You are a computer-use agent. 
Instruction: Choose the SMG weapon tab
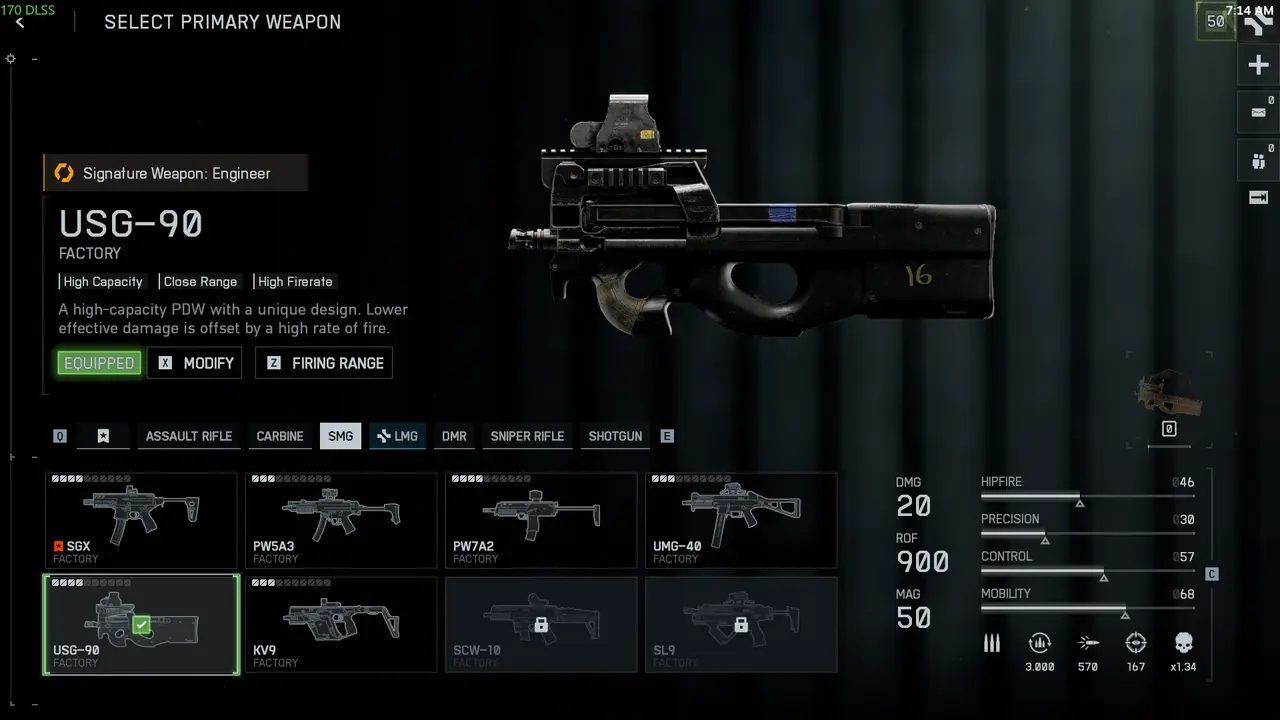[x=340, y=436]
